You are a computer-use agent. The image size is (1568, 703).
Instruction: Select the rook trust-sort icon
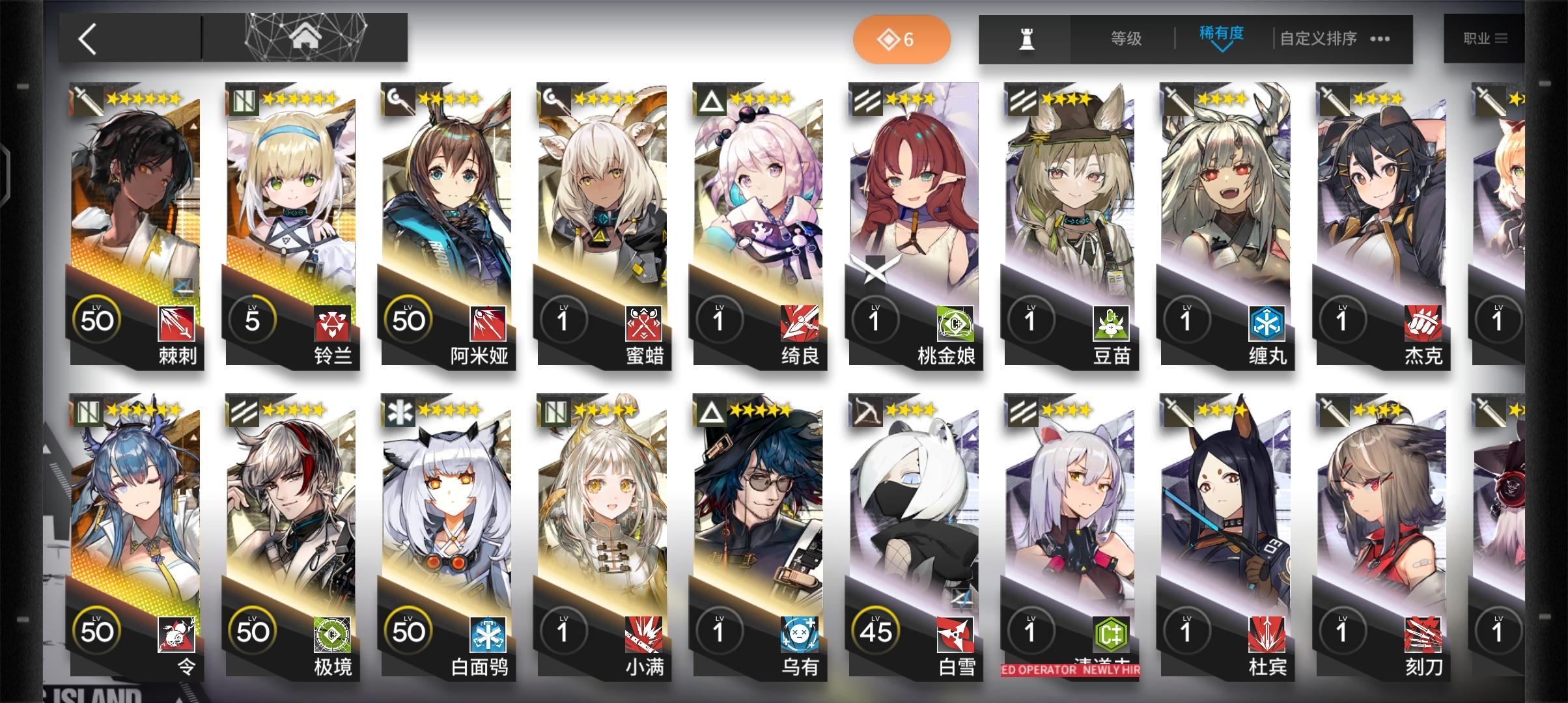[x=1026, y=38]
